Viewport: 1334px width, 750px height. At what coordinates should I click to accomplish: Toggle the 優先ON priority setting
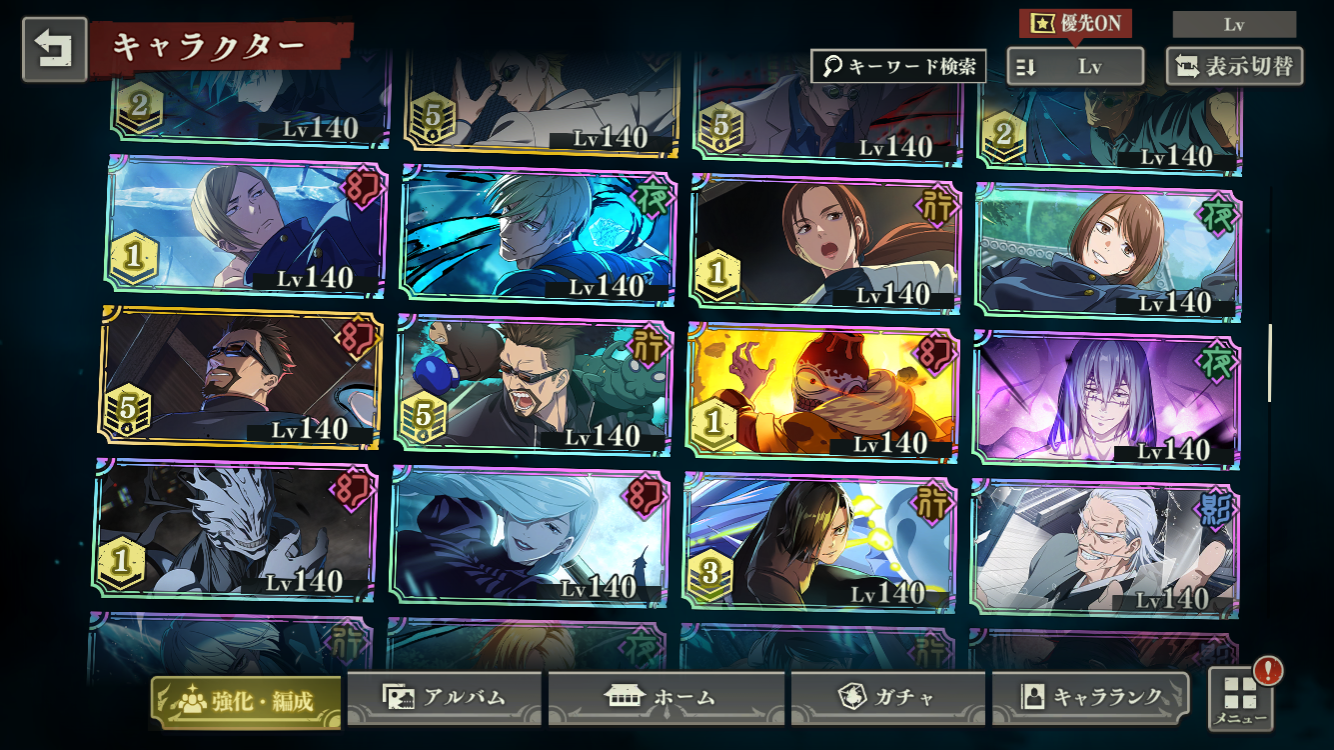pyautogui.click(x=1075, y=23)
